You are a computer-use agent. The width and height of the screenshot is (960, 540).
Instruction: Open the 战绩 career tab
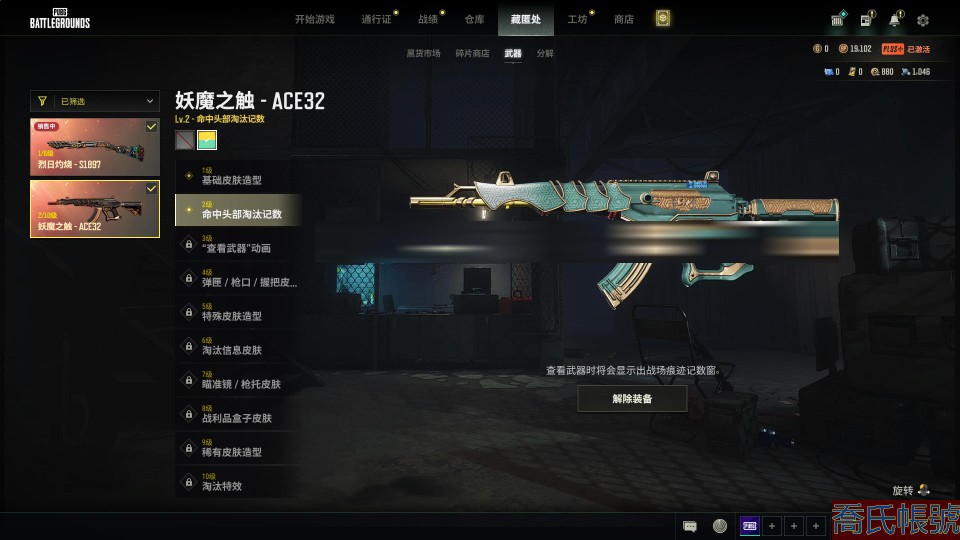pos(428,19)
